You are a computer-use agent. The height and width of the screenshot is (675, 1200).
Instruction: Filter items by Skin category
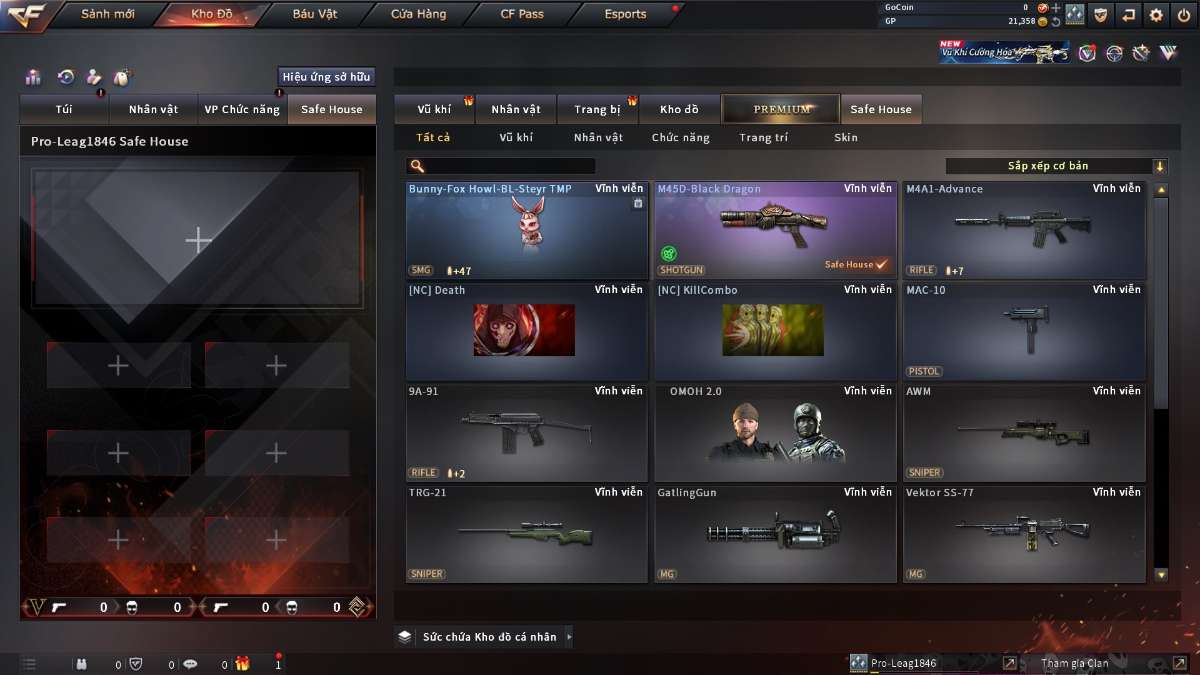845,138
